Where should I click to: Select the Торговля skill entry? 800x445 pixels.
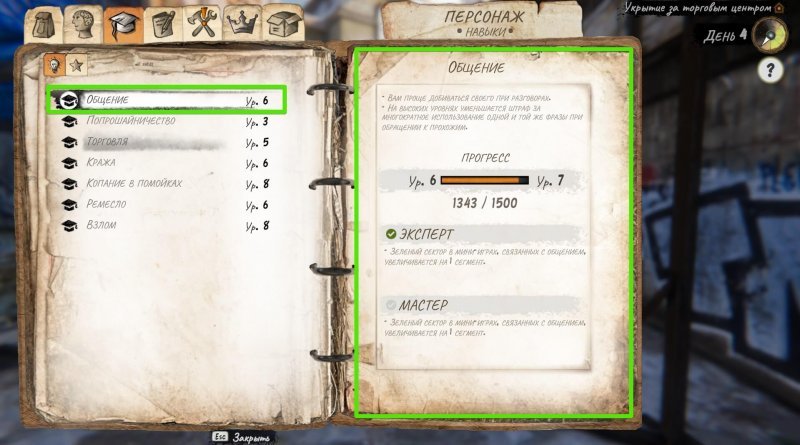click(165, 142)
